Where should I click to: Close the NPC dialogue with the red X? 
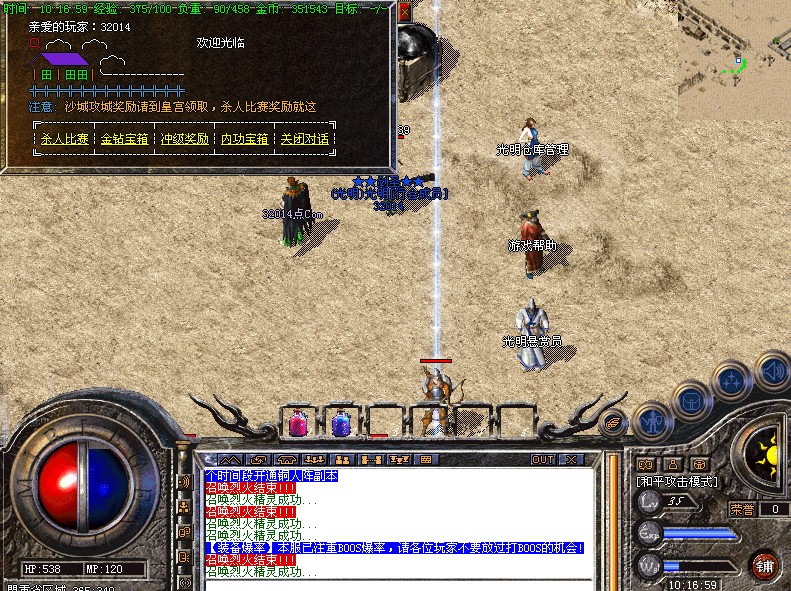click(404, 12)
